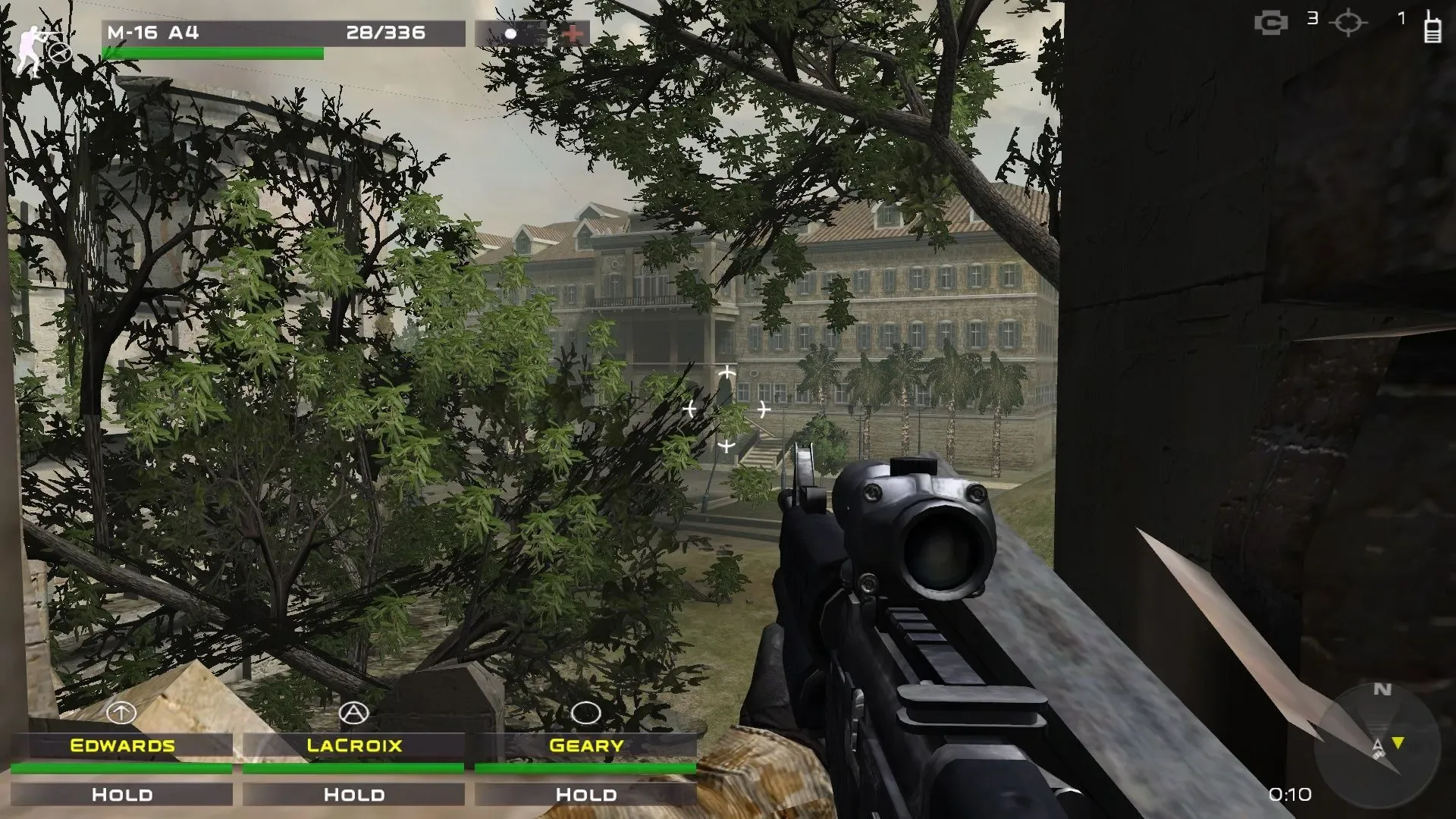Select the LaCroix squad member panel
Screen dimensions: 1456x819
point(353,745)
